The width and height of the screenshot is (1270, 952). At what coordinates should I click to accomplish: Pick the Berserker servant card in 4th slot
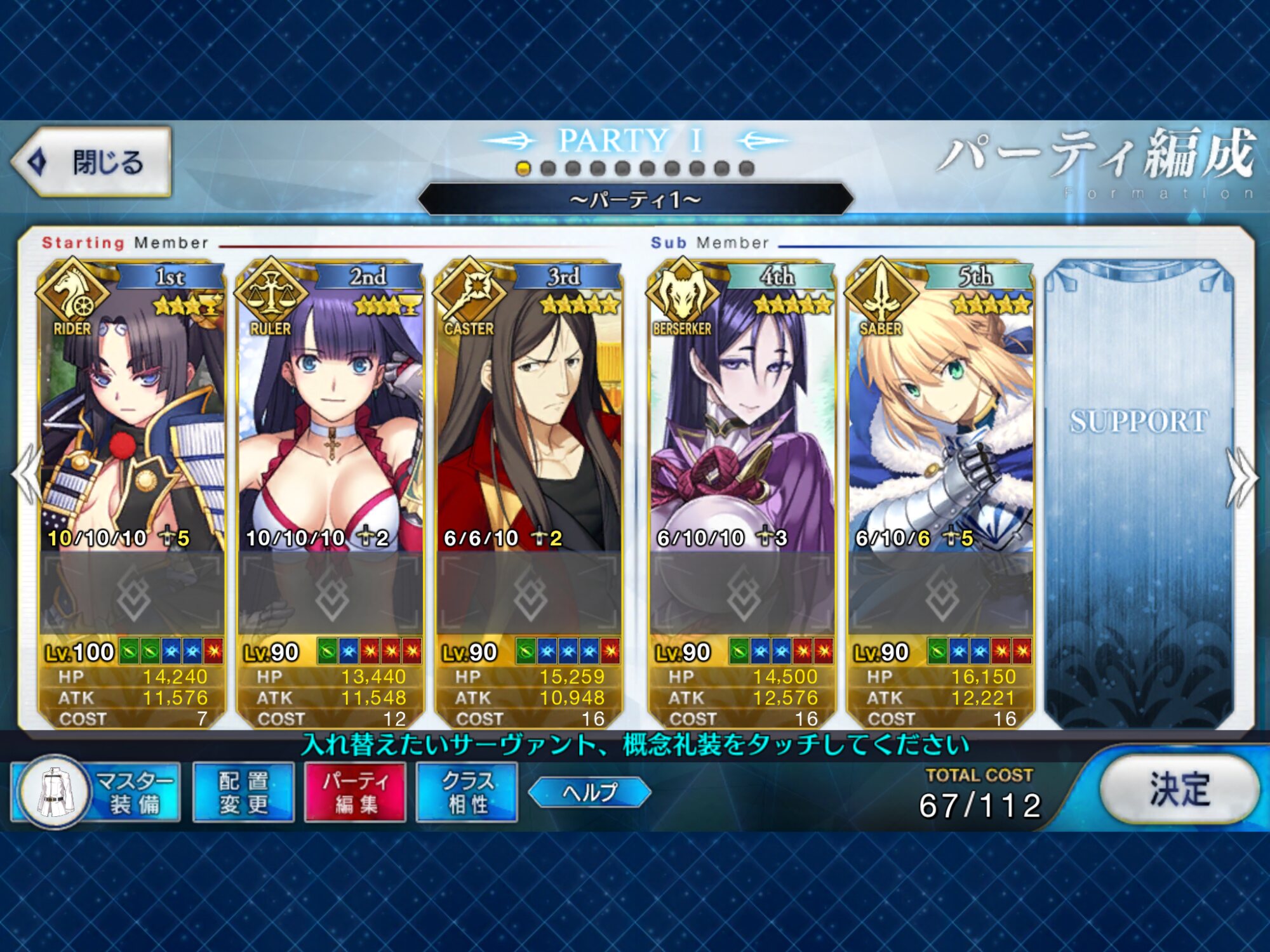coord(742,413)
